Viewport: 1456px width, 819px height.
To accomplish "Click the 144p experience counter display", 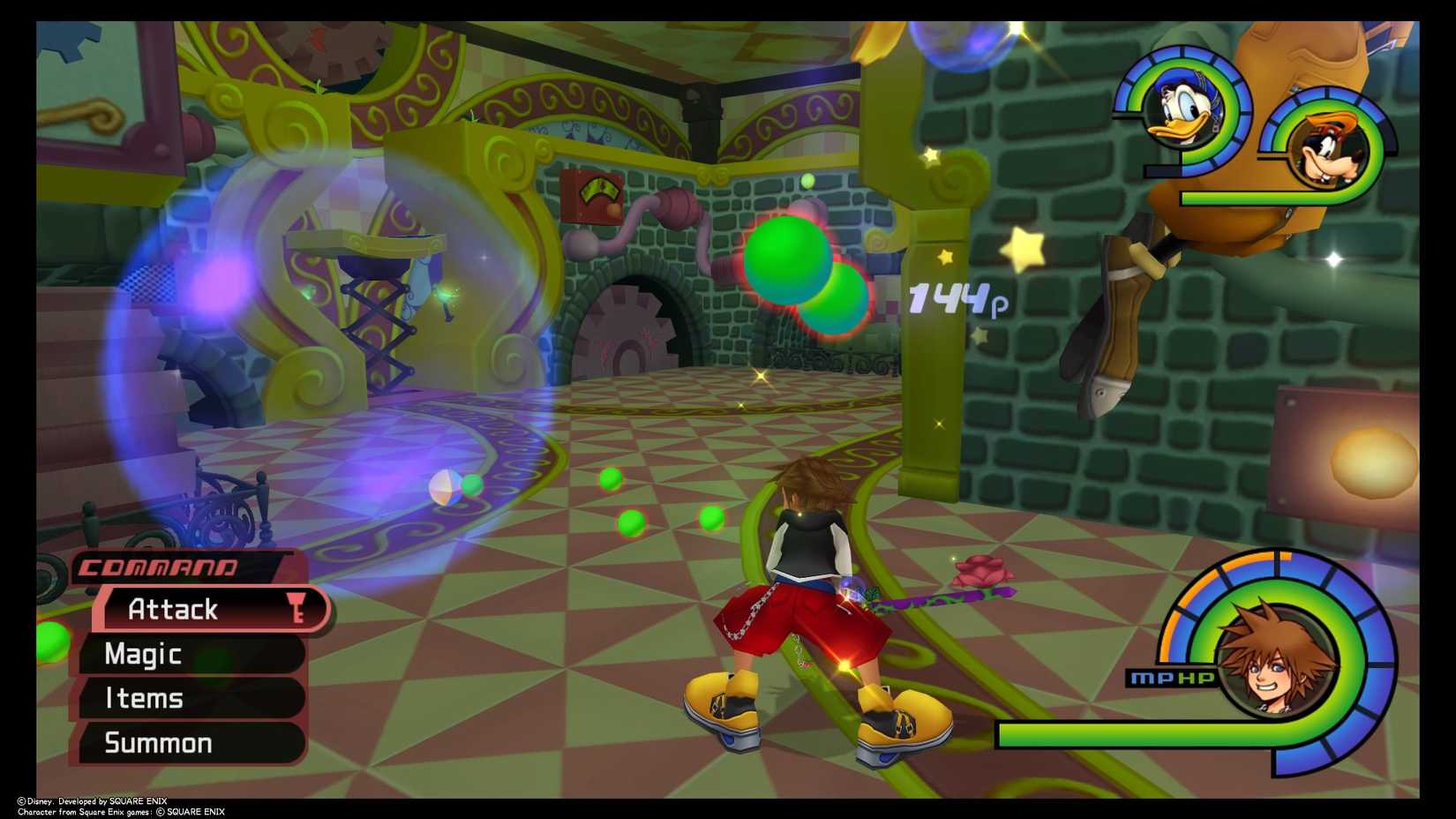I will coord(949,300).
